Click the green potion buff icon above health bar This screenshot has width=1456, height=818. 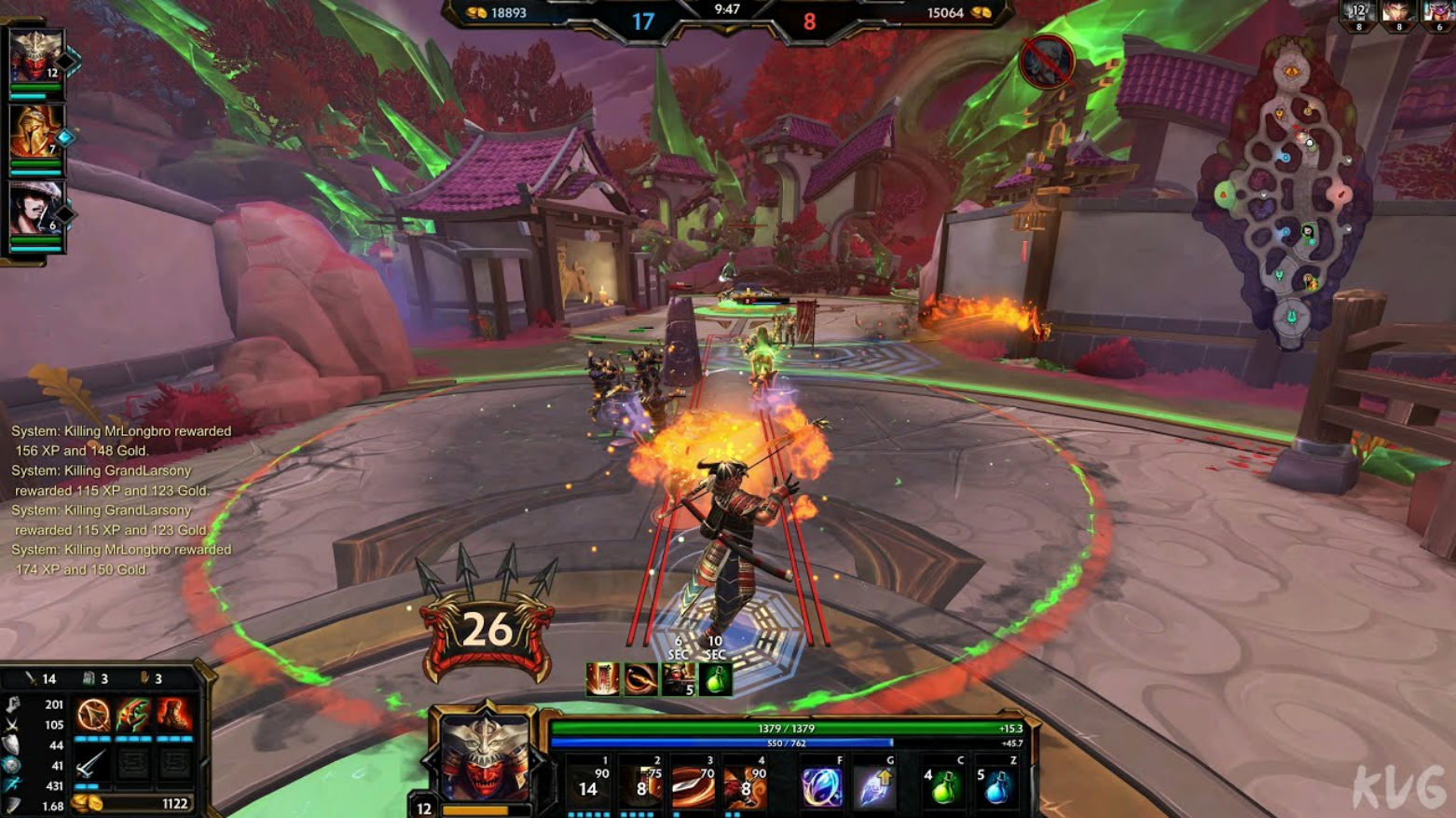pyautogui.click(x=716, y=680)
